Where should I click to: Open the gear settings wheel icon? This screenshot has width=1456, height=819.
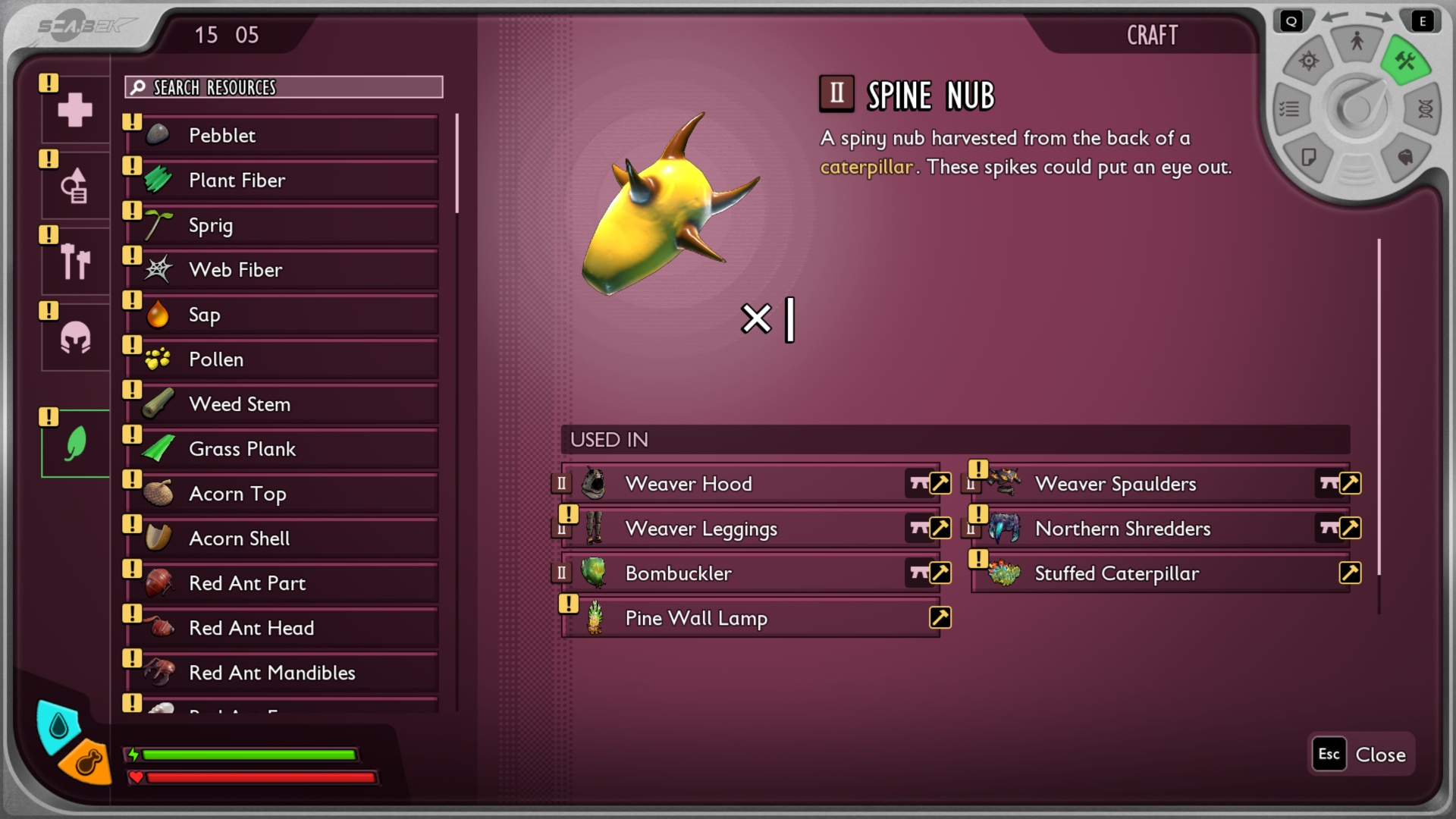coord(1309,61)
